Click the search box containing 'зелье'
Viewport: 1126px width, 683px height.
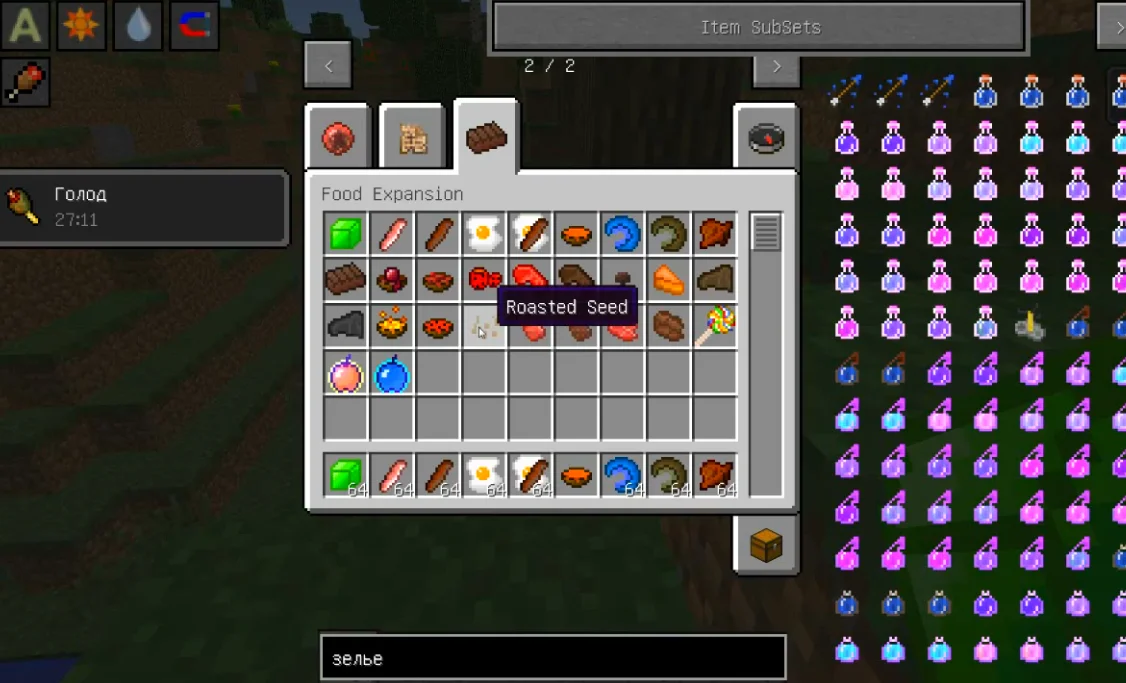tap(552, 658)
